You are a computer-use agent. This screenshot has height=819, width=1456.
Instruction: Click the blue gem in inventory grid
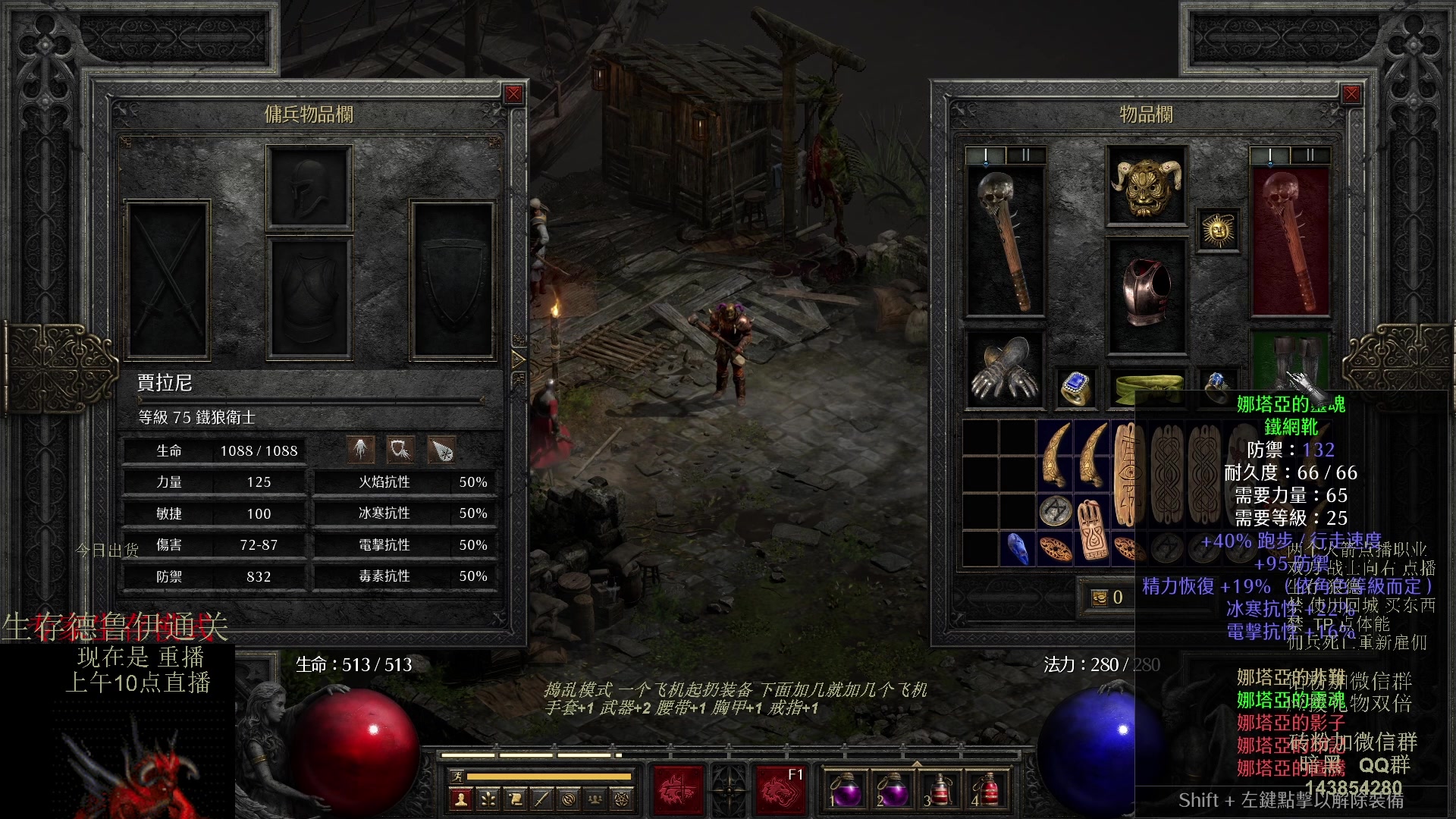[x=1018, y=548]
